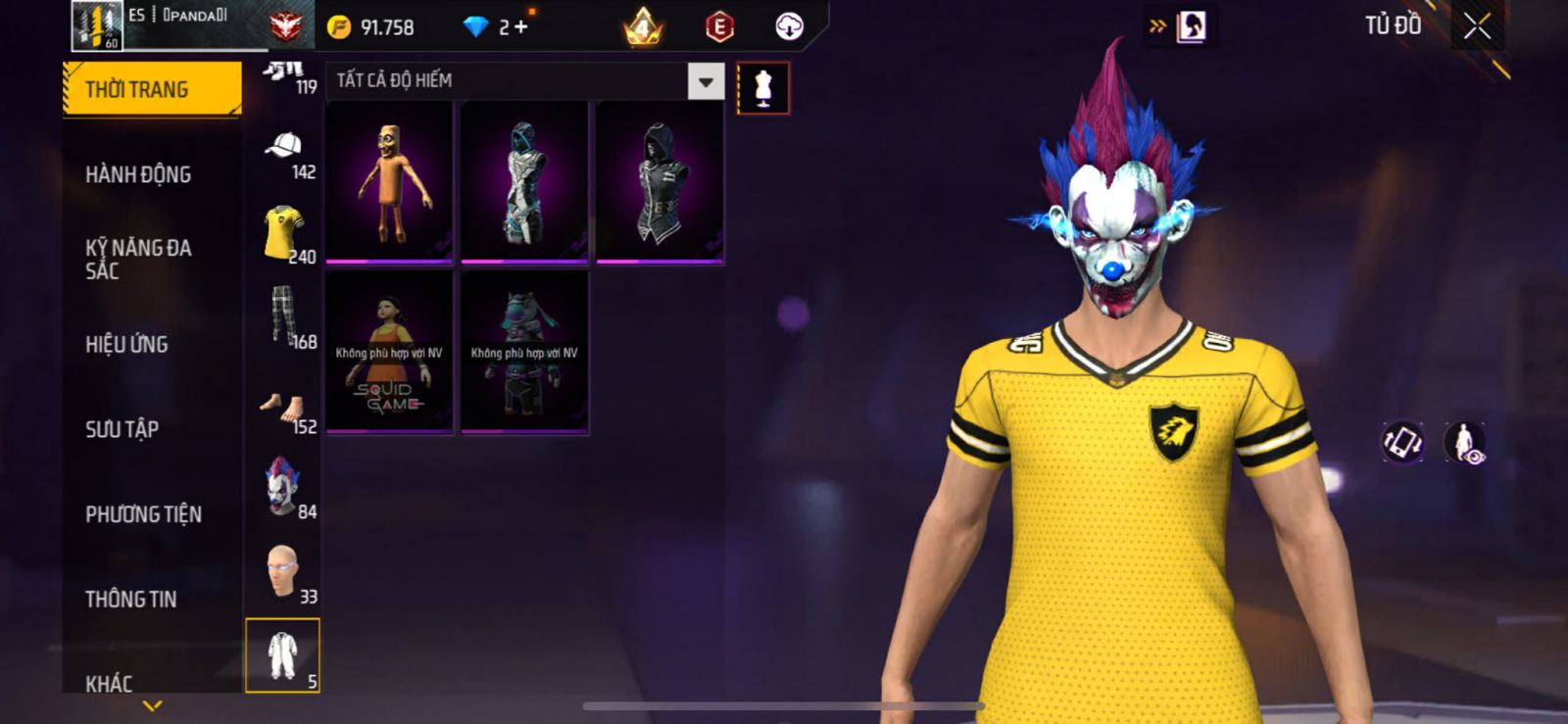Open the Hành Động section
1568x724 pixels.
pyautogui.click(x=138, y=174)
